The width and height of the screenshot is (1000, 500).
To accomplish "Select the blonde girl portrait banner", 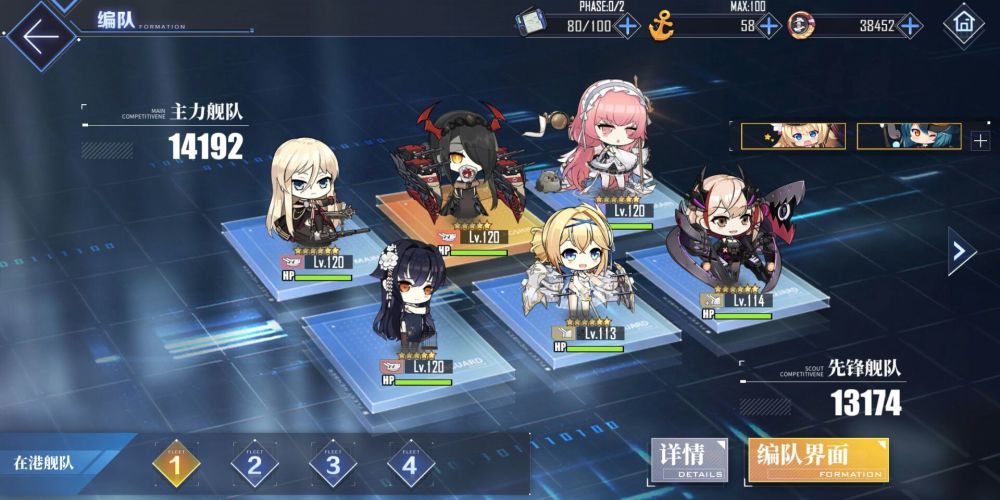I will point(793,137).
